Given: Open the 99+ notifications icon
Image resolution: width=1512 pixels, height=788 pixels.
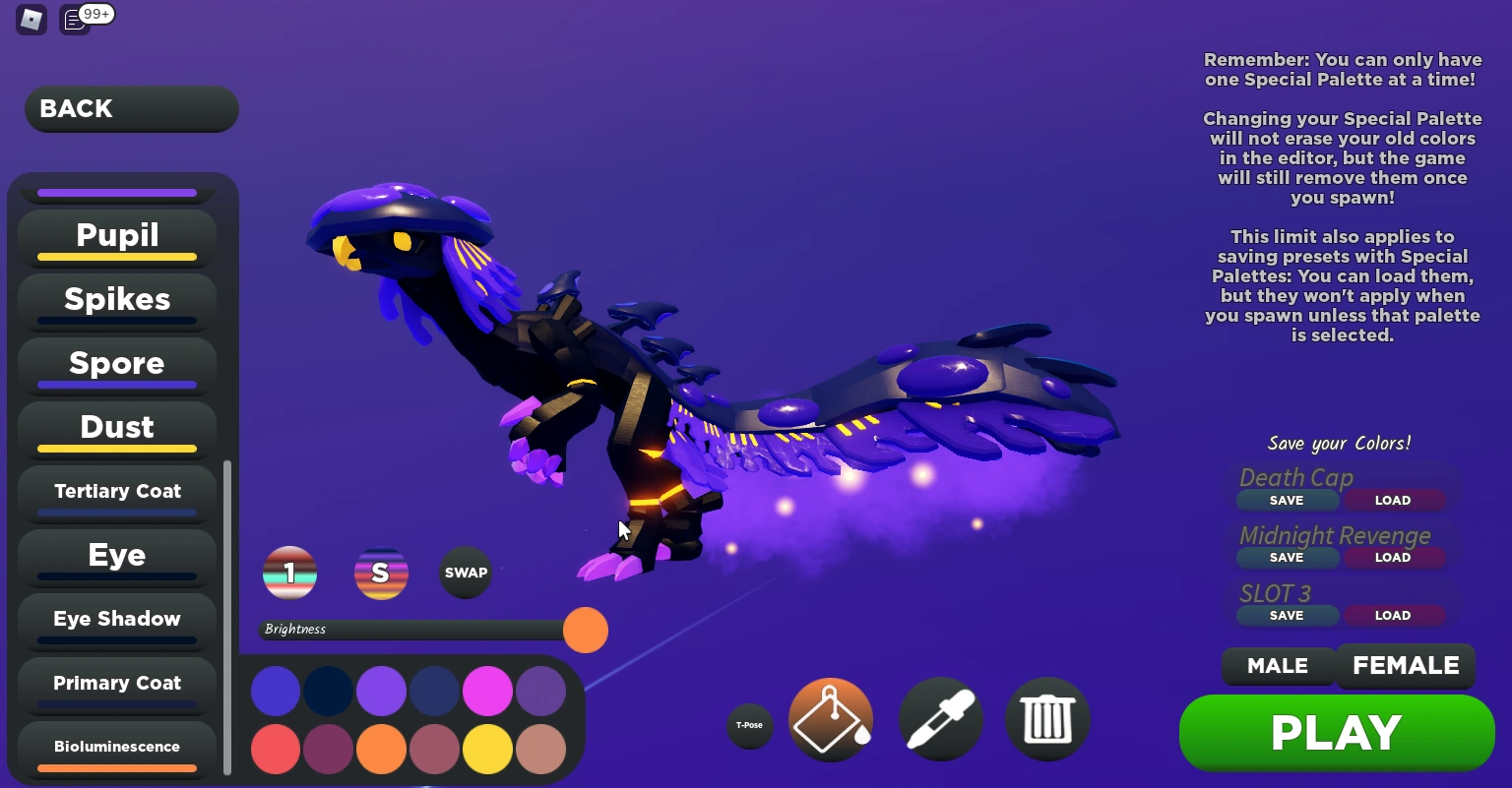Looking at the screenshot, I should point(74,19).
